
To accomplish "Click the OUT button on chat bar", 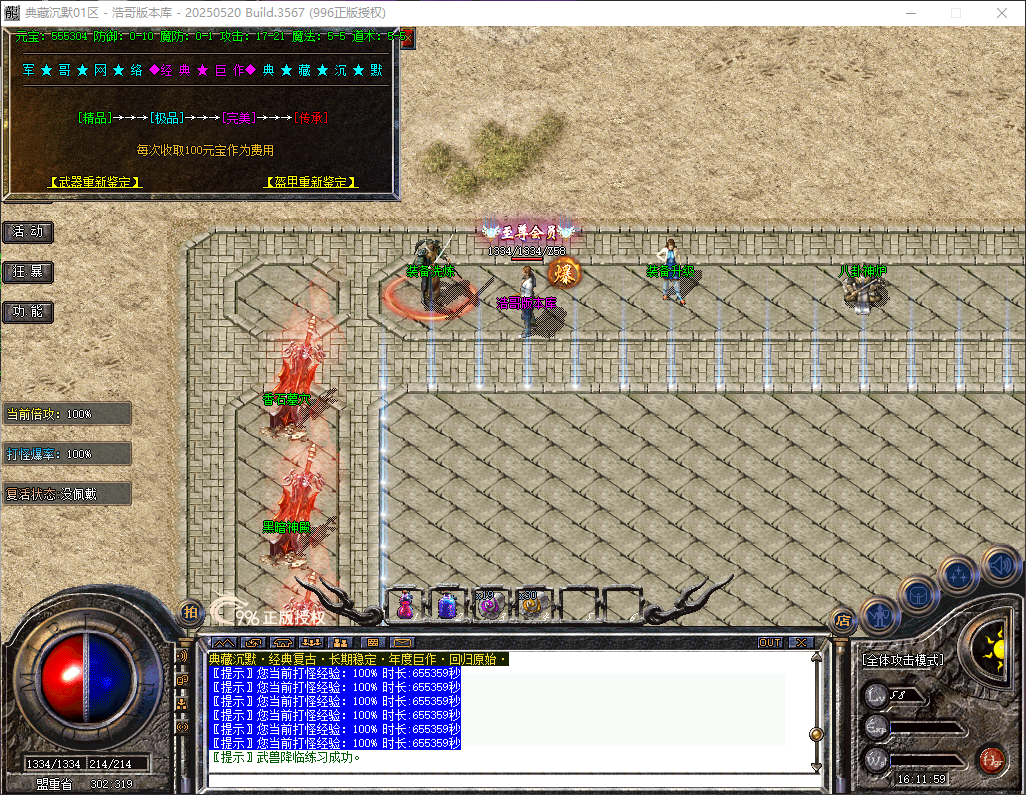I will (770, 642).
